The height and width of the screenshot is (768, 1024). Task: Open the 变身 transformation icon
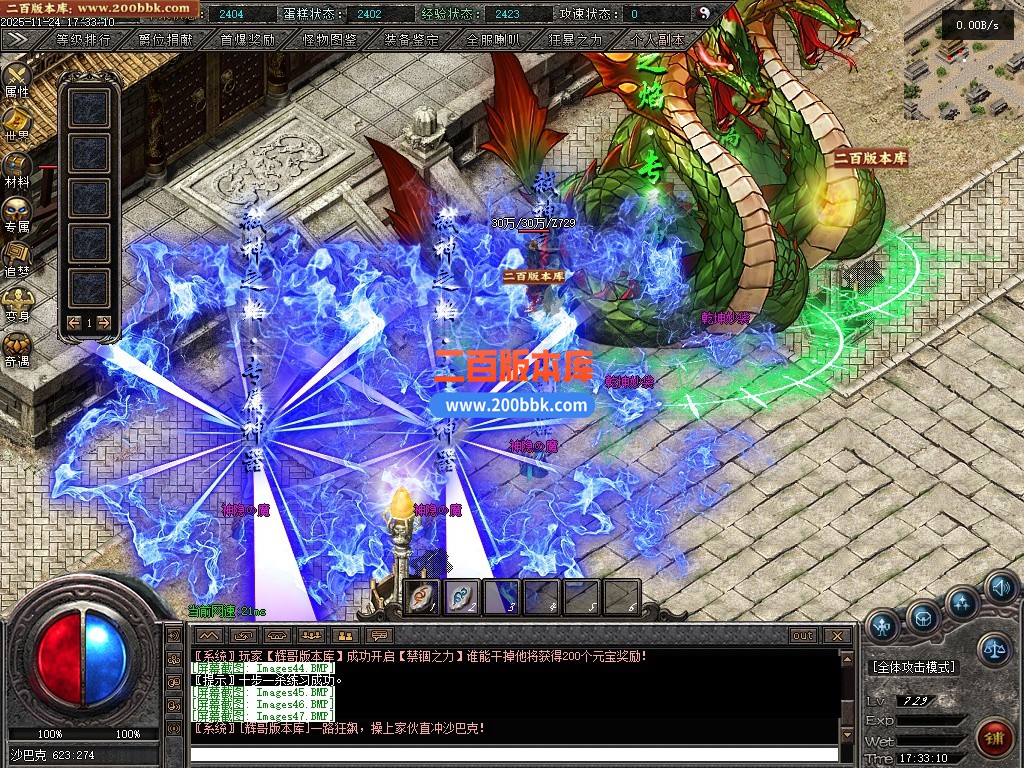(x=17, y=302)
